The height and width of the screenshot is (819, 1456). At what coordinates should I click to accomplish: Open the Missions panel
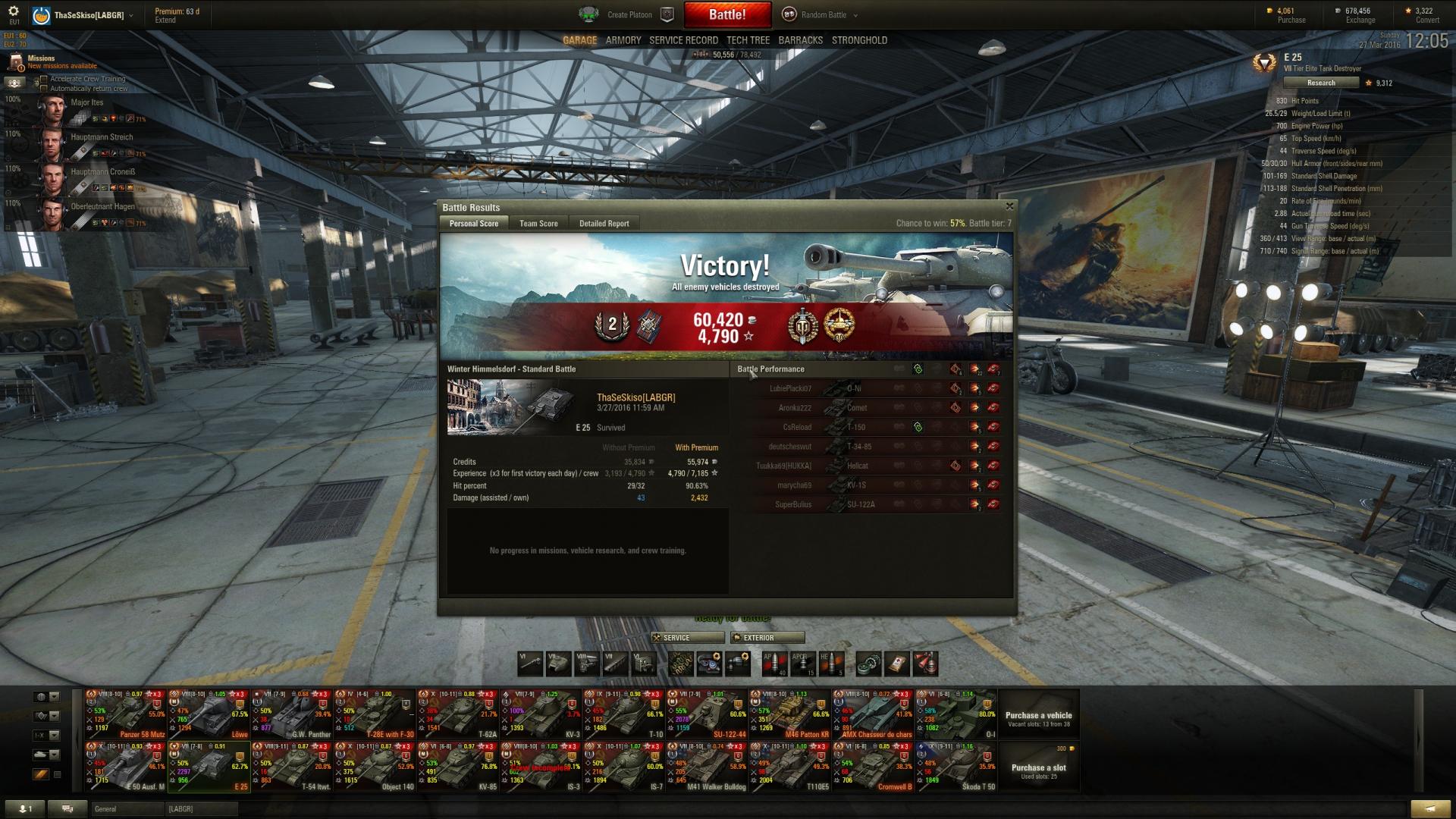tap(41, 58)
